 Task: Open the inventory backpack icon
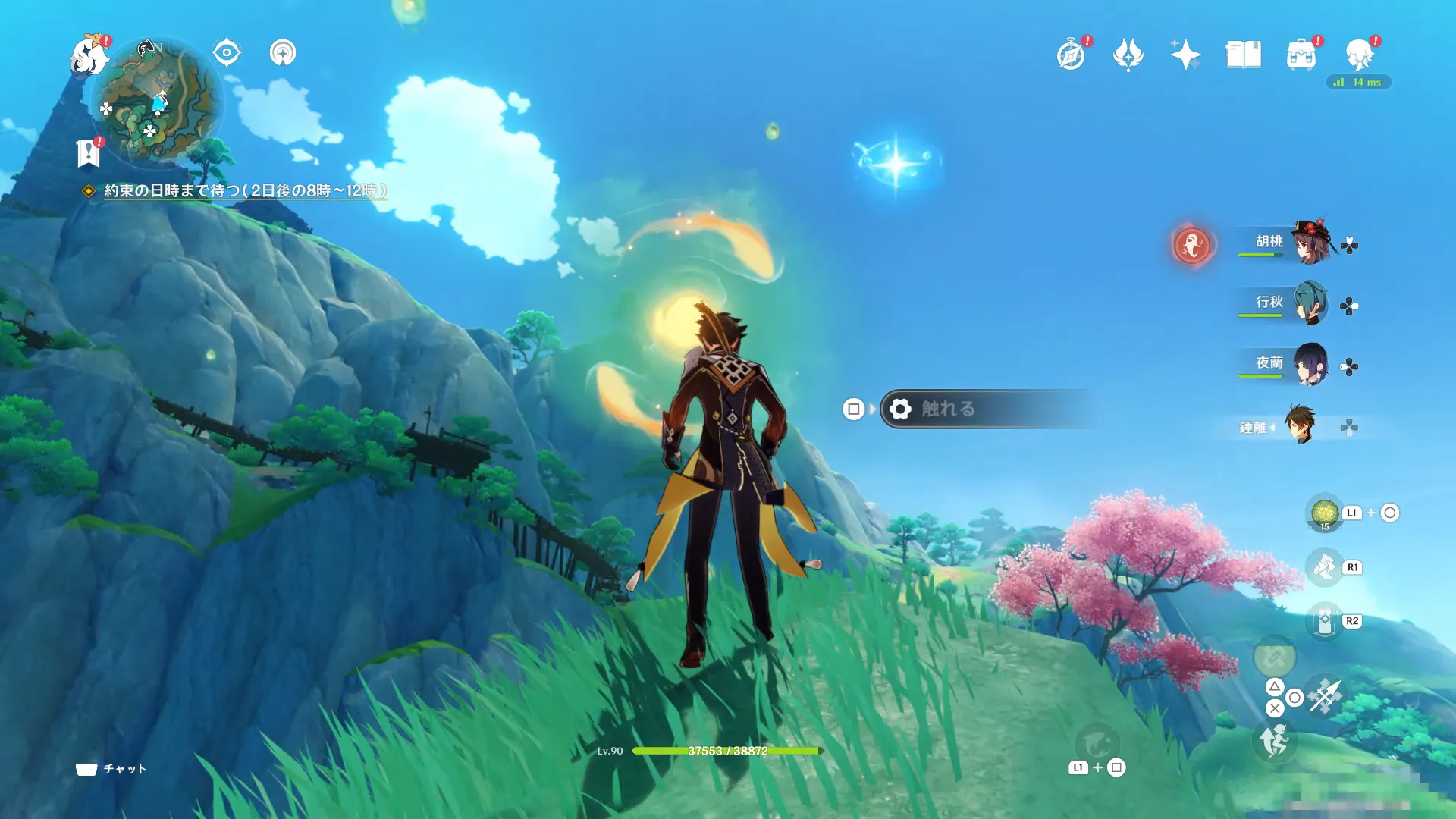pyautogui.click(x=1301, y=55)
